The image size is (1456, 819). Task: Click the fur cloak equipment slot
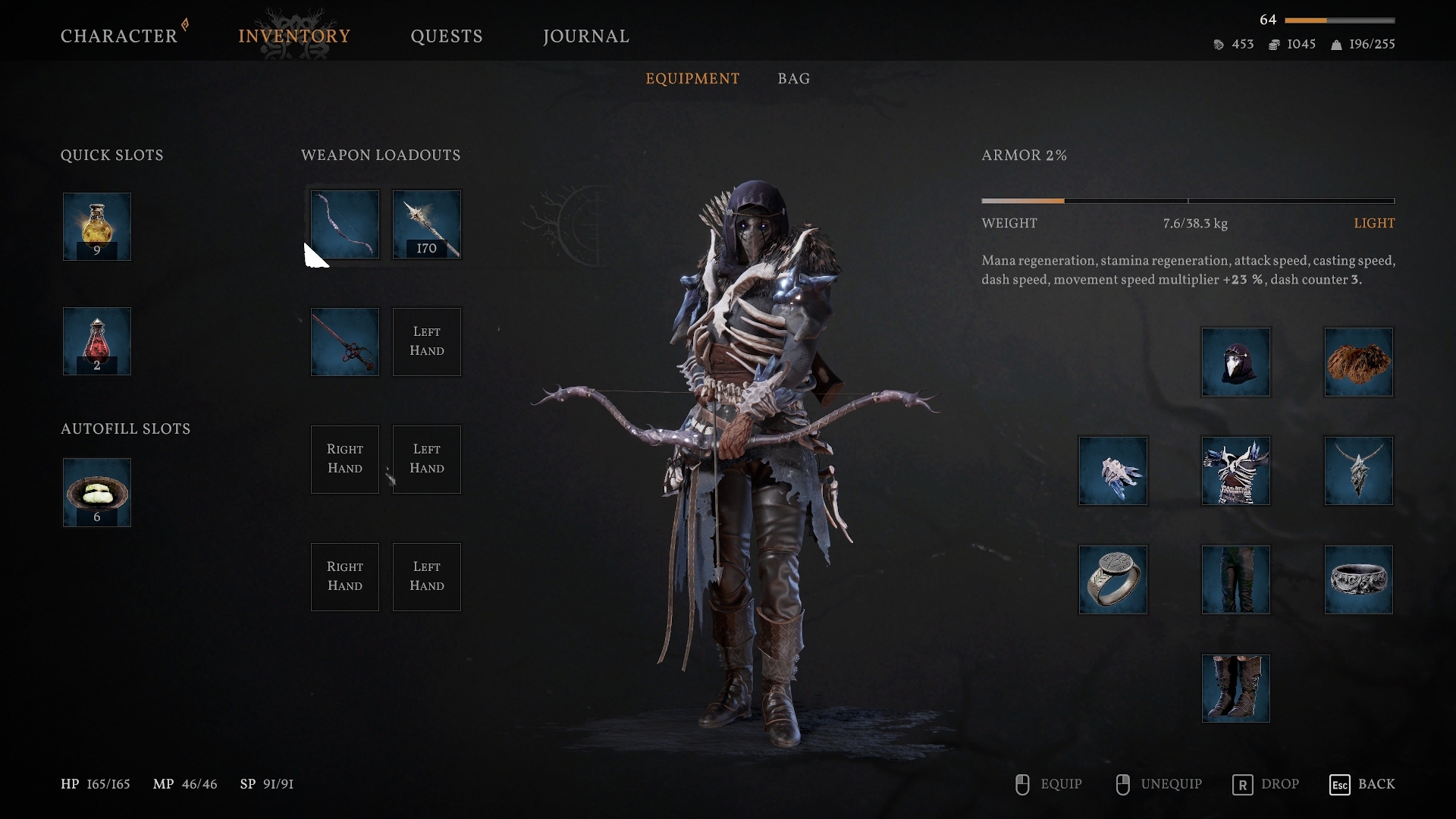[x=1359, y=362]
